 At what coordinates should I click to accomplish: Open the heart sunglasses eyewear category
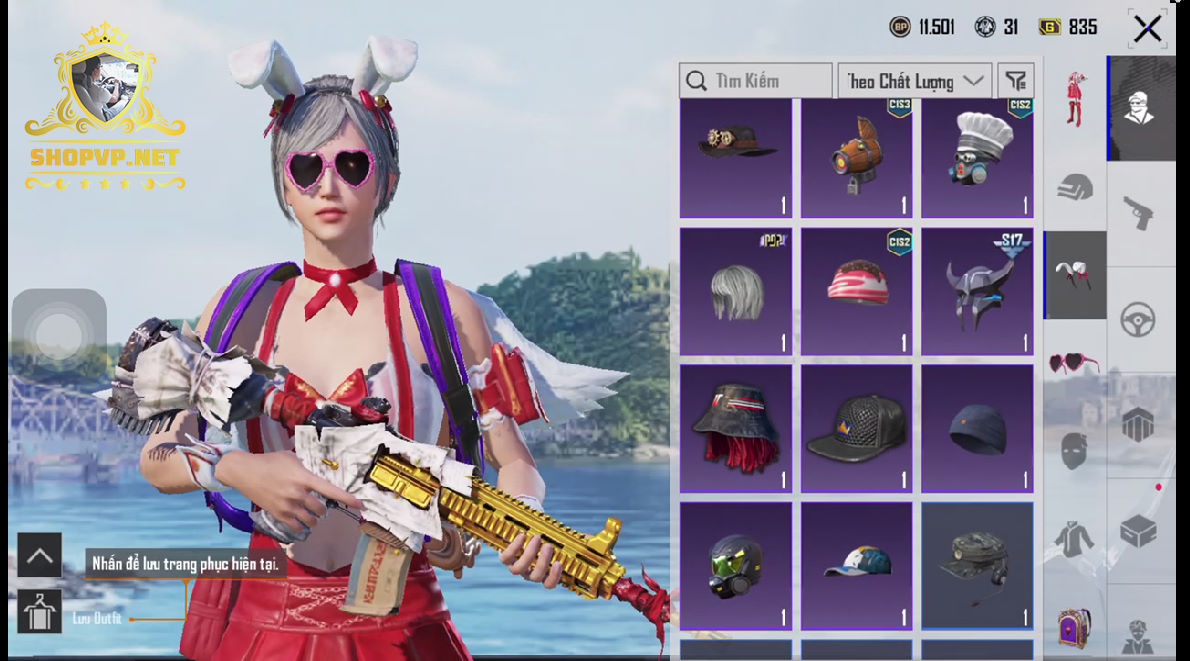[x=1073, y=362]
